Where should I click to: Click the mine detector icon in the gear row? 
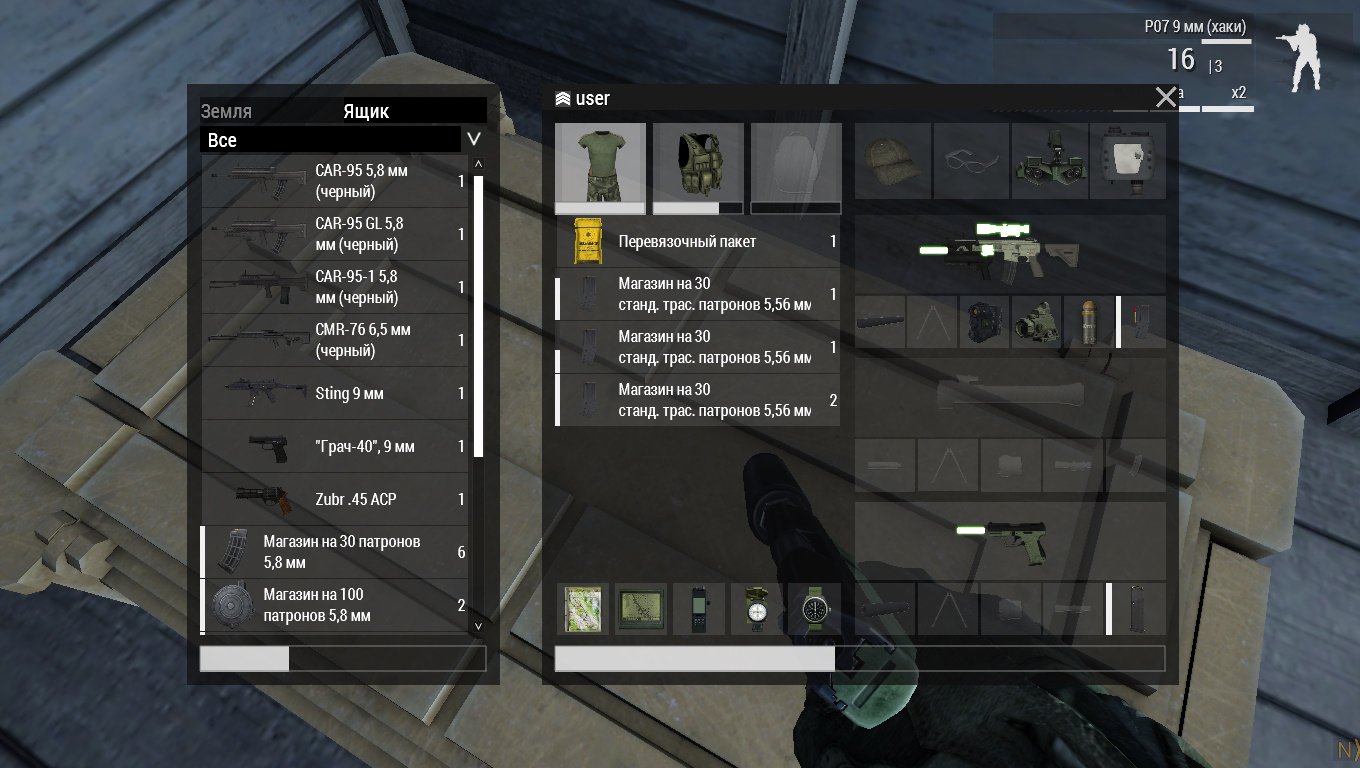(1127, 161)
